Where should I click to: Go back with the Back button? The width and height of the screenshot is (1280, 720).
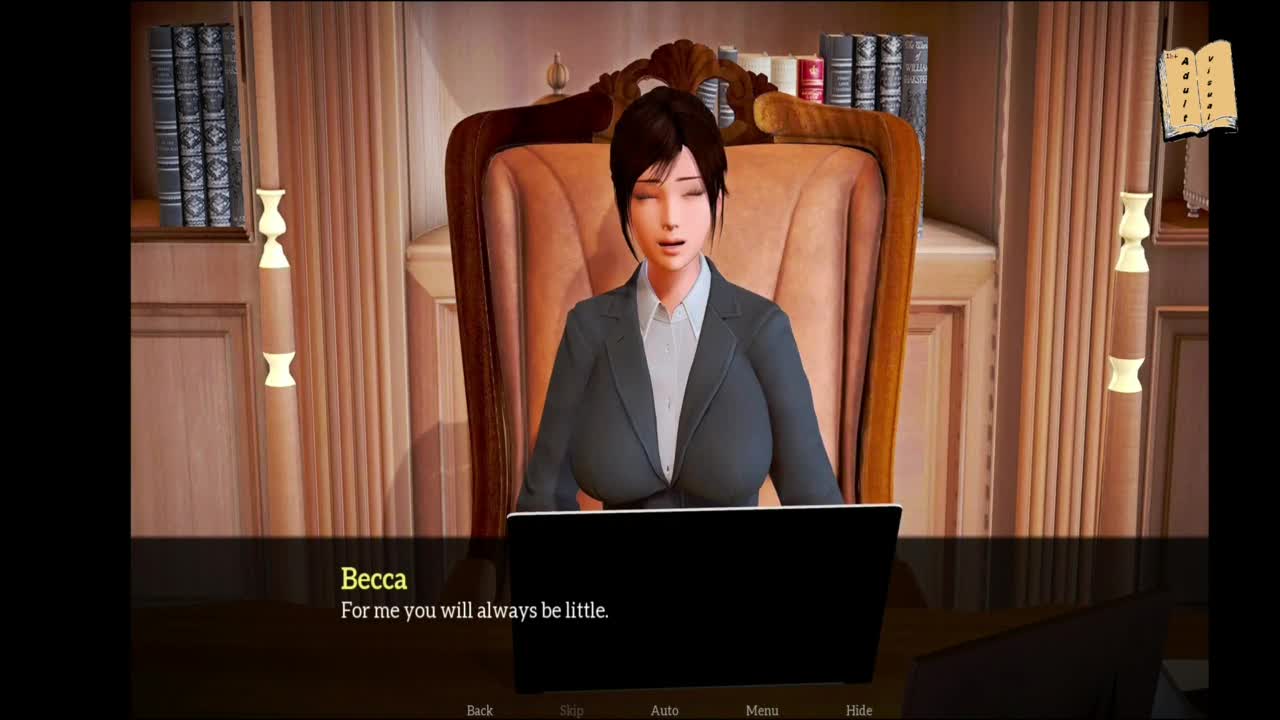coord(480,710)
